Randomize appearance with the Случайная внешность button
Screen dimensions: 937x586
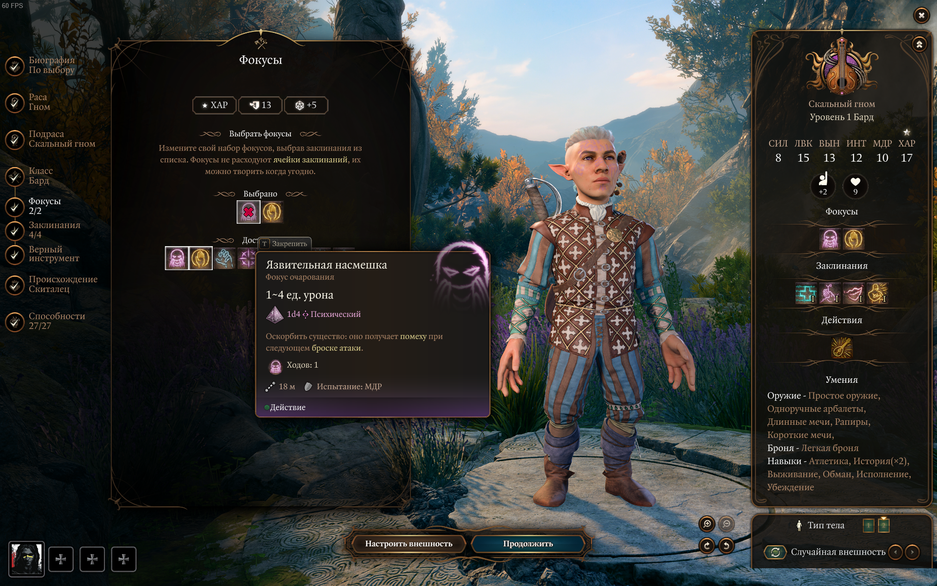click(774, 552)
